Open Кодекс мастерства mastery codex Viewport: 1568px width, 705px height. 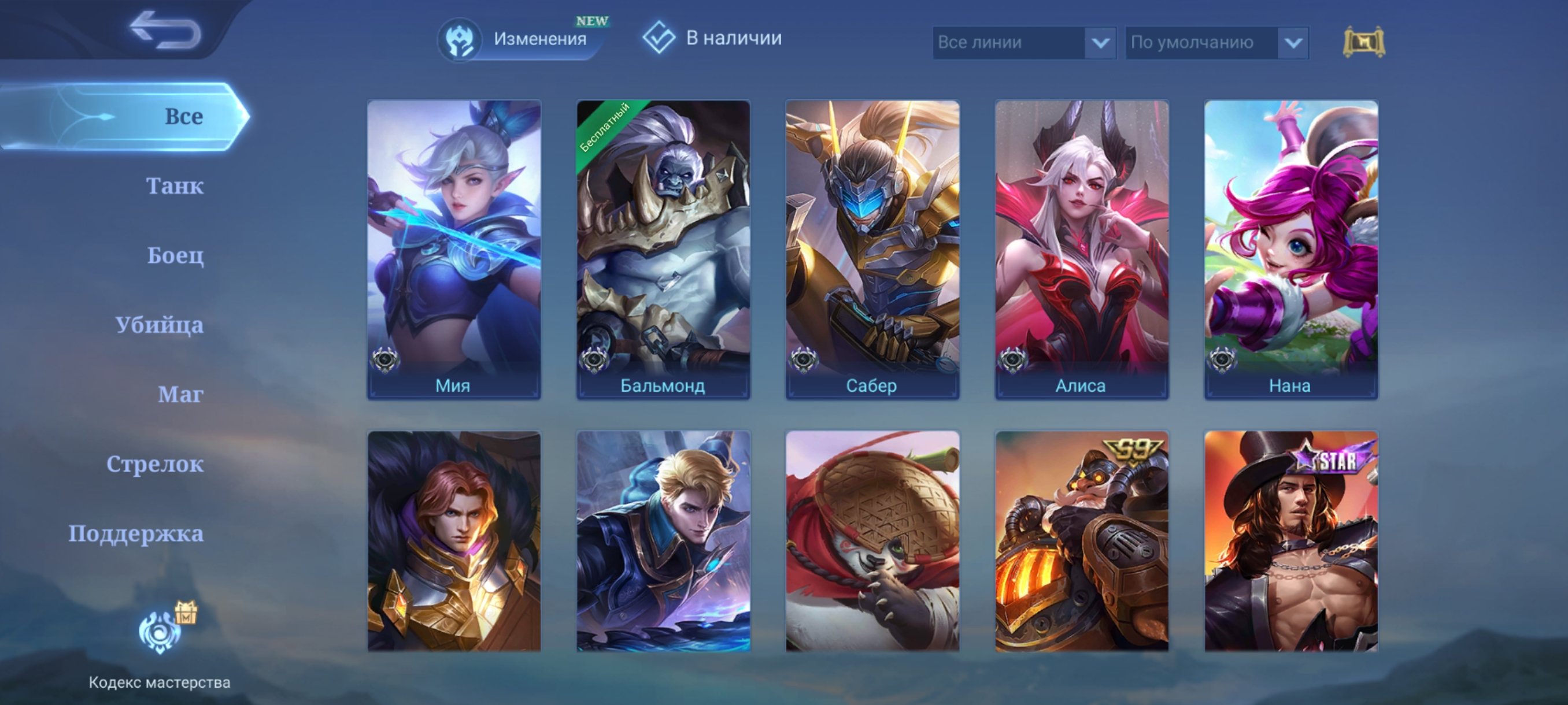(x=160, y=645)
